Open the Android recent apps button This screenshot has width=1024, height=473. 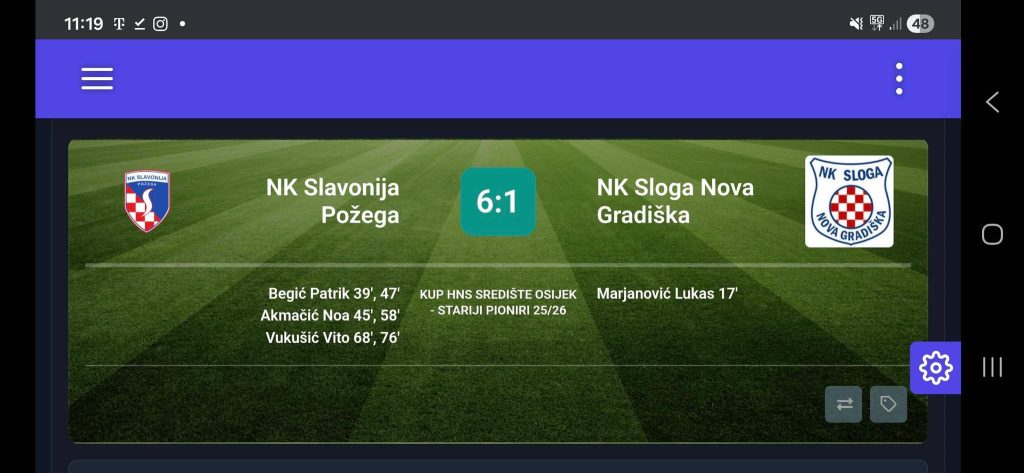click(x=992, y=367)
